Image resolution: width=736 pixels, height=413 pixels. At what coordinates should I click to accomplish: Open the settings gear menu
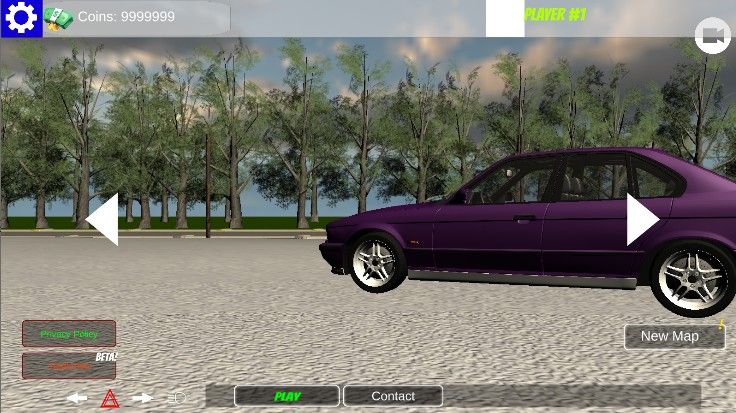[21, 18]
